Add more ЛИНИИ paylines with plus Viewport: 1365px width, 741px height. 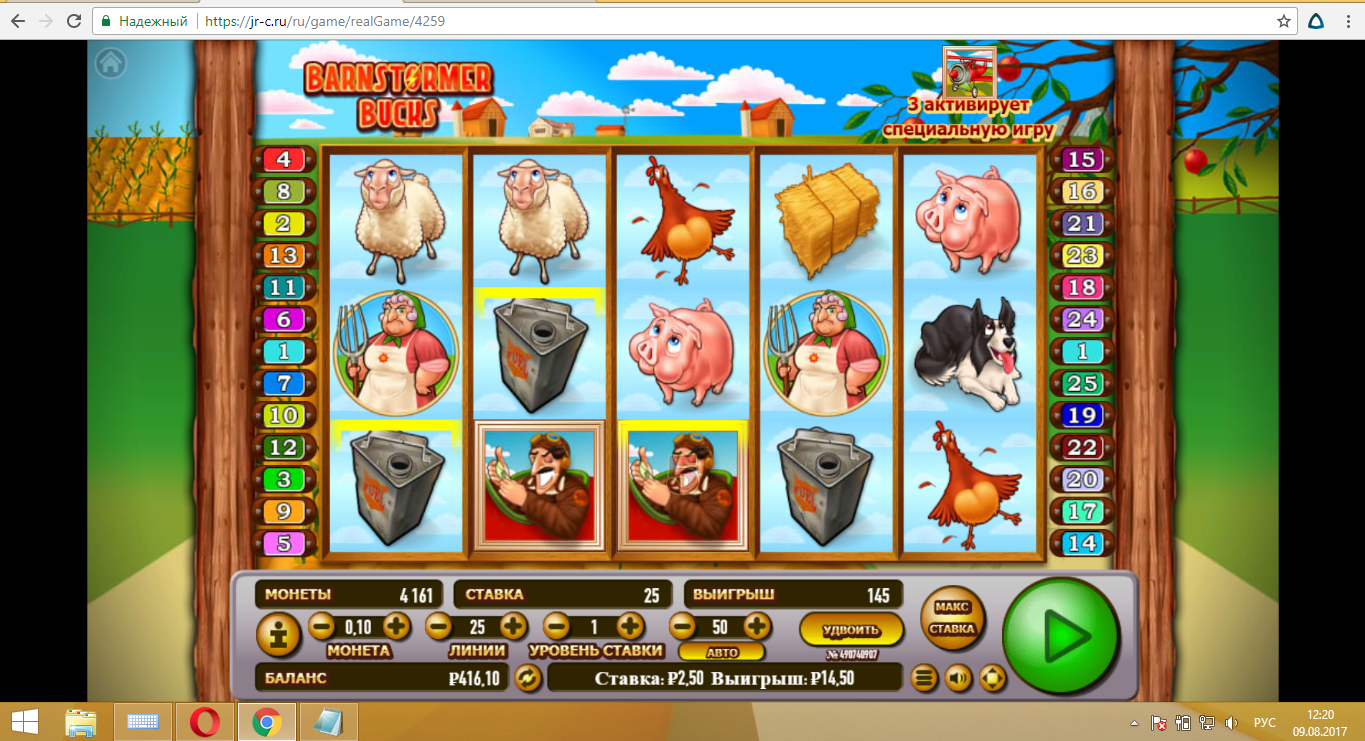(x=513, y=627)
